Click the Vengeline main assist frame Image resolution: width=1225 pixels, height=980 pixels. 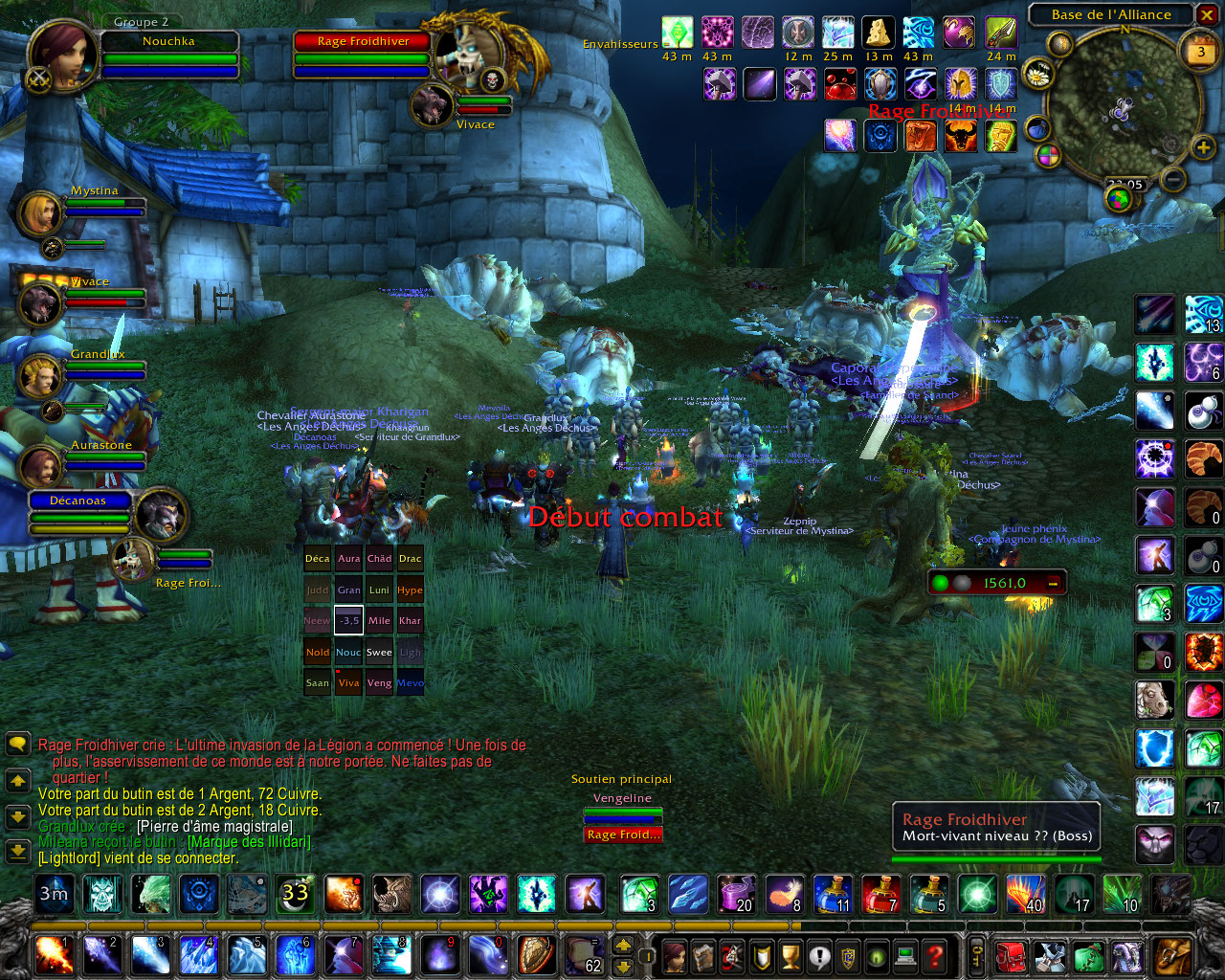622,798
